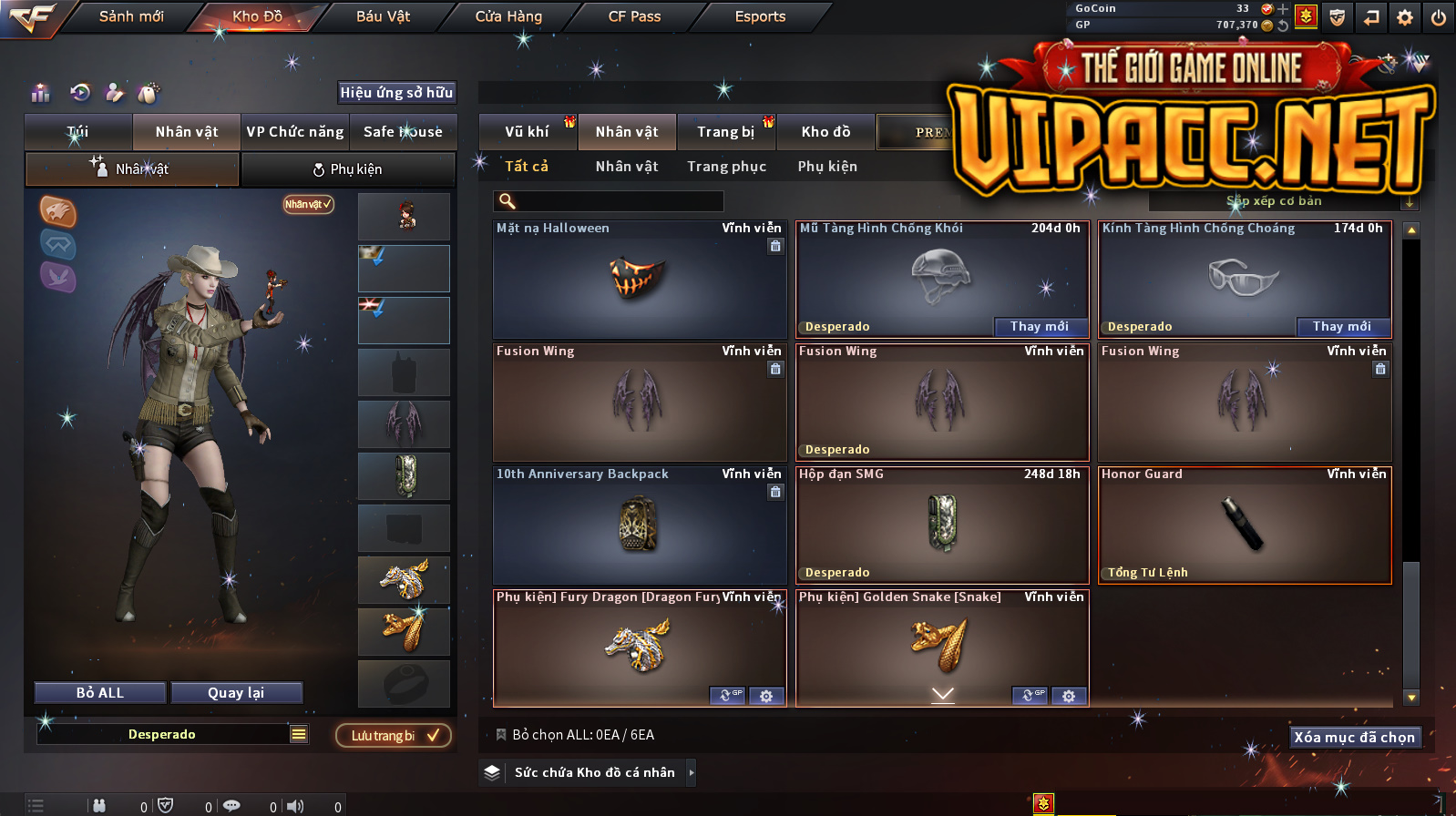
Task: Click Thay mới on Mũ Tàng Hình Chống Khói
Action: point(1039,327)
